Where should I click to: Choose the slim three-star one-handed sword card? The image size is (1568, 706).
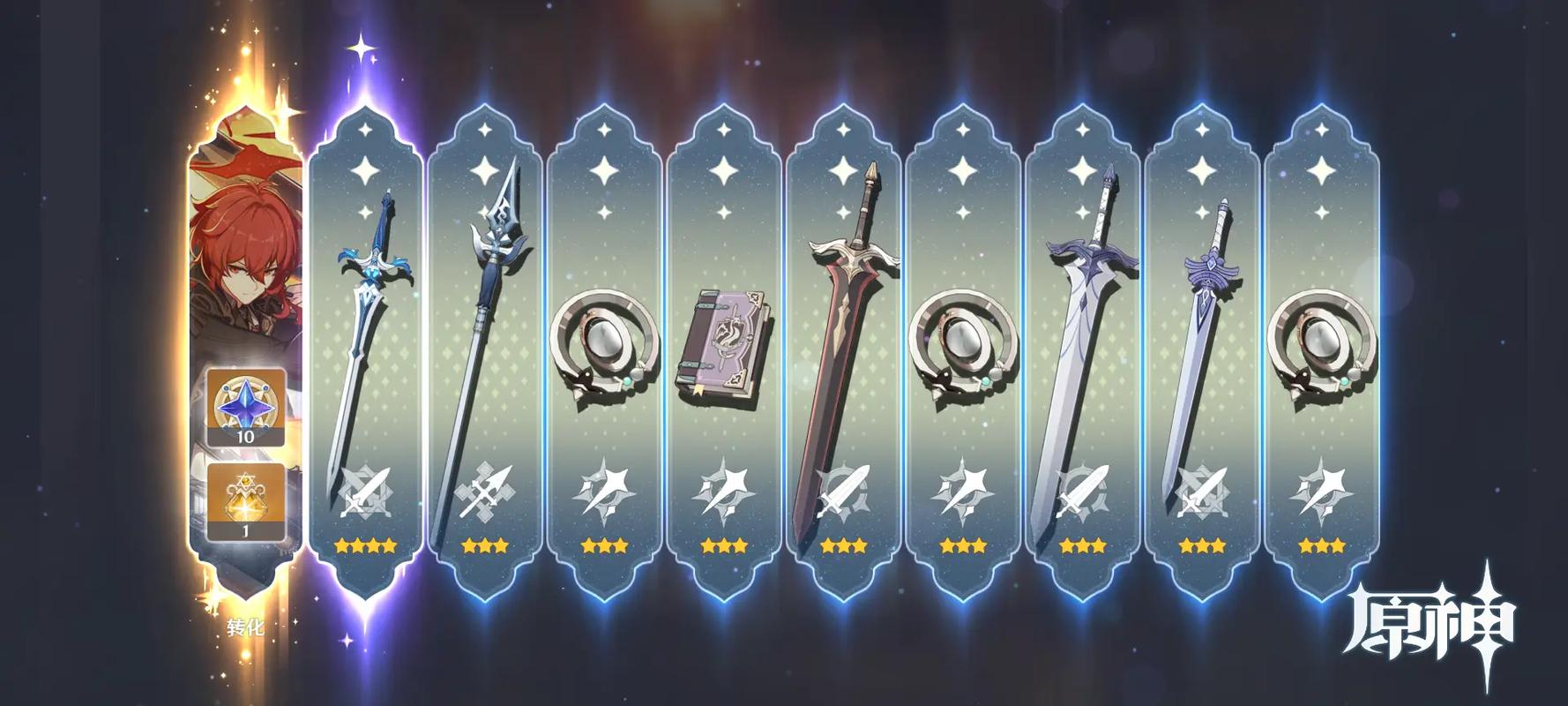click(1201, 353)
